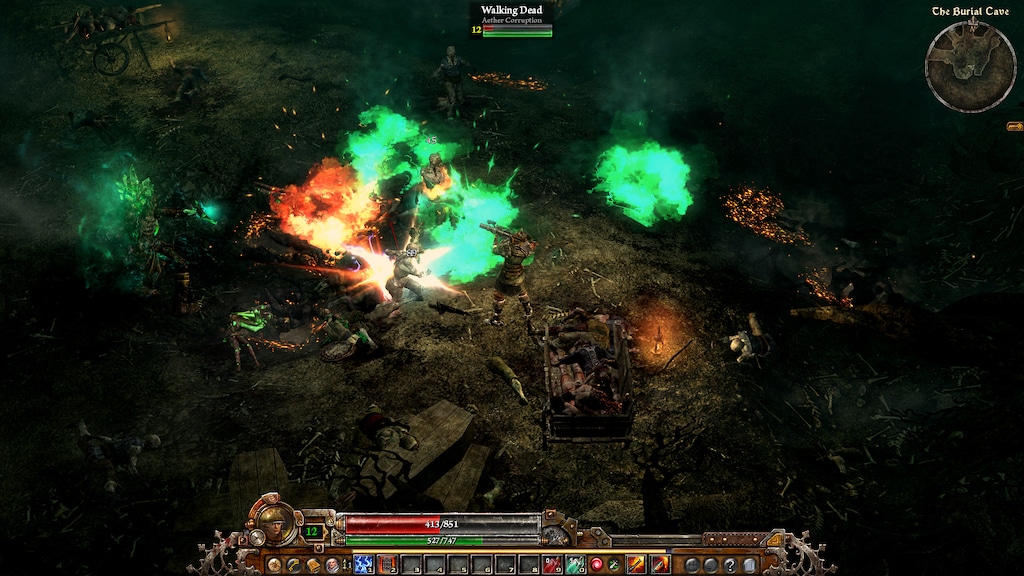Click the small gold icon below the minimap
Screen dimensions: 1024x576
[1014, 126]
